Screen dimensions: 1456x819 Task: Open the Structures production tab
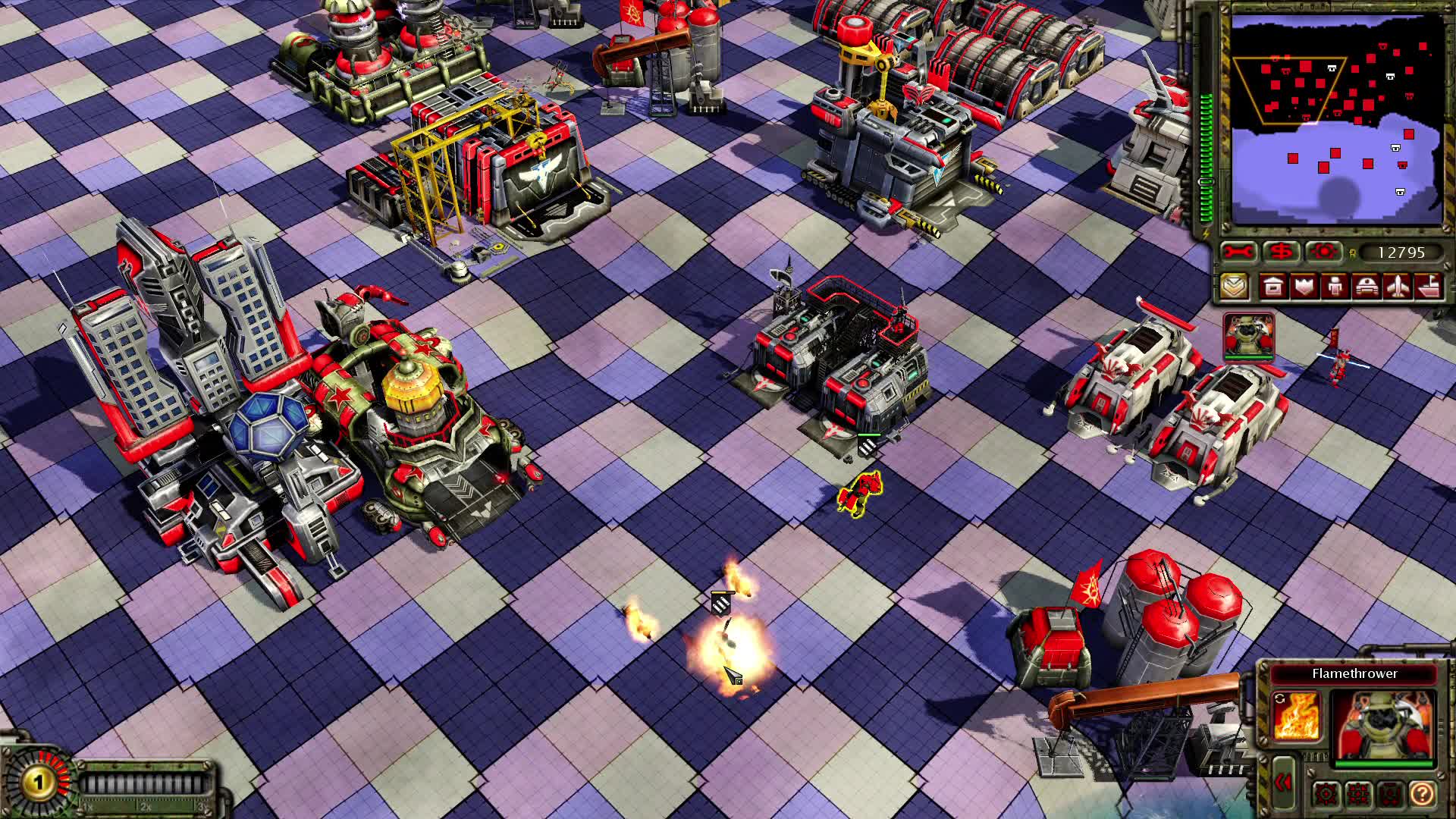[x=1272, y=287]
